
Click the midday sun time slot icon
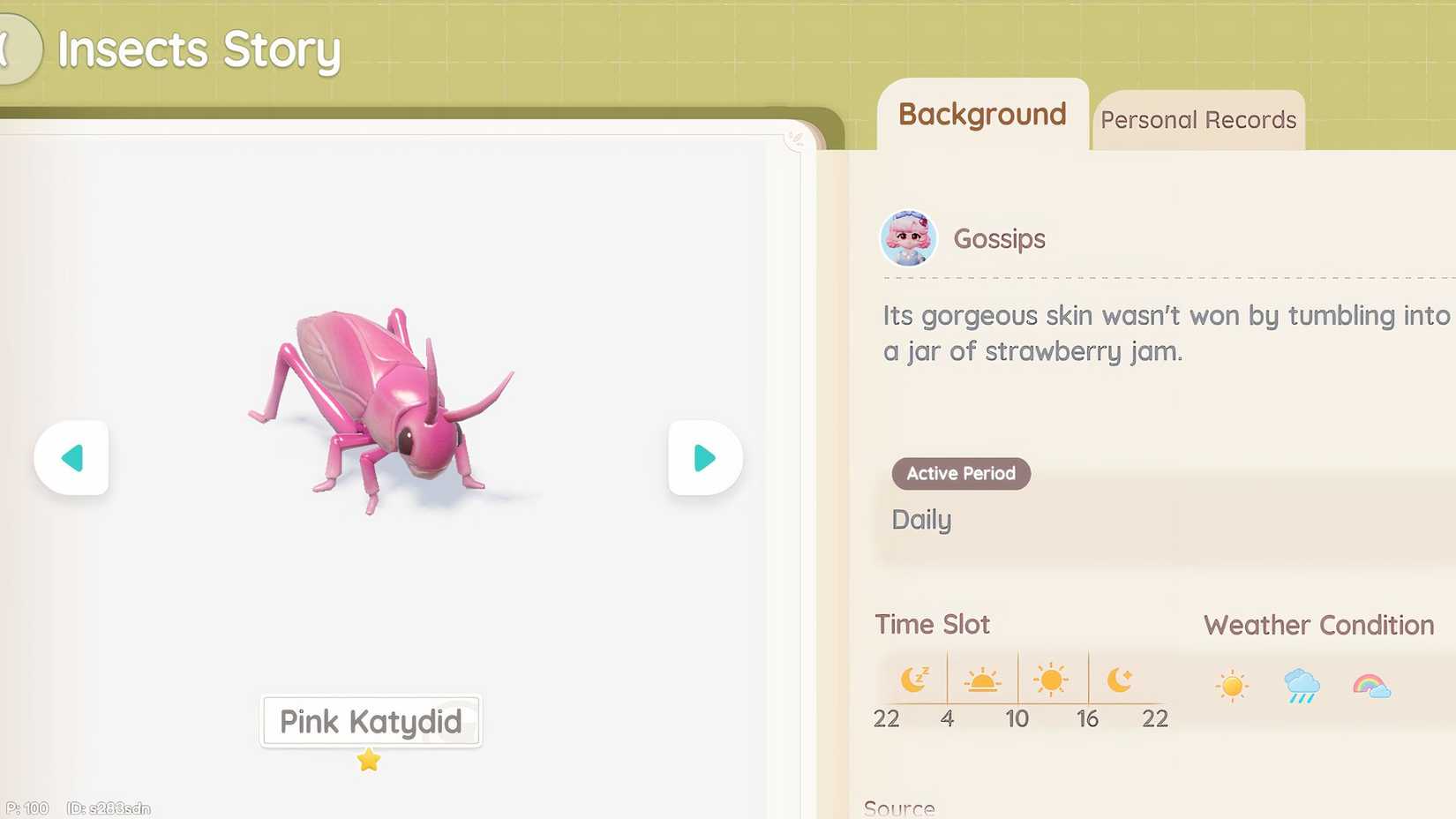[1052, 679]
